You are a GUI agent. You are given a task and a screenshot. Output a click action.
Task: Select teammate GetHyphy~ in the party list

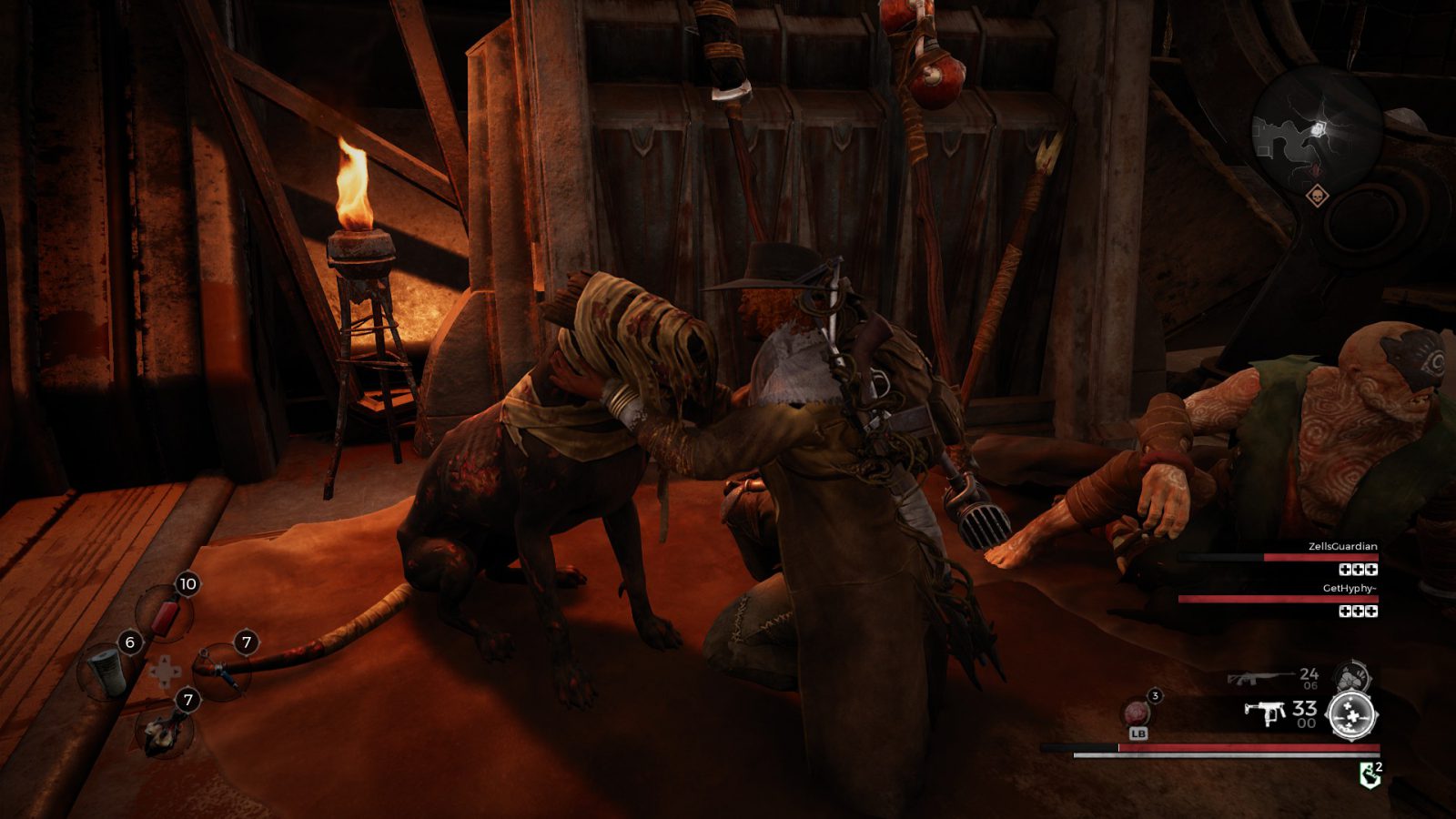(1349, 589)
